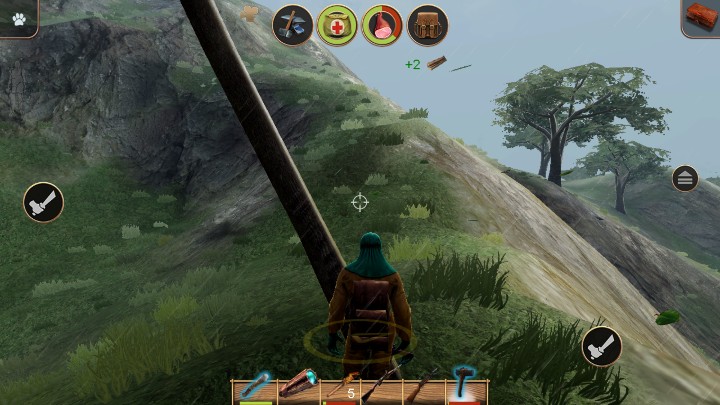Viewport: 720px width, 405px height.
Task: Open the leather backpack inventory
Action: [x=427, y=25]
